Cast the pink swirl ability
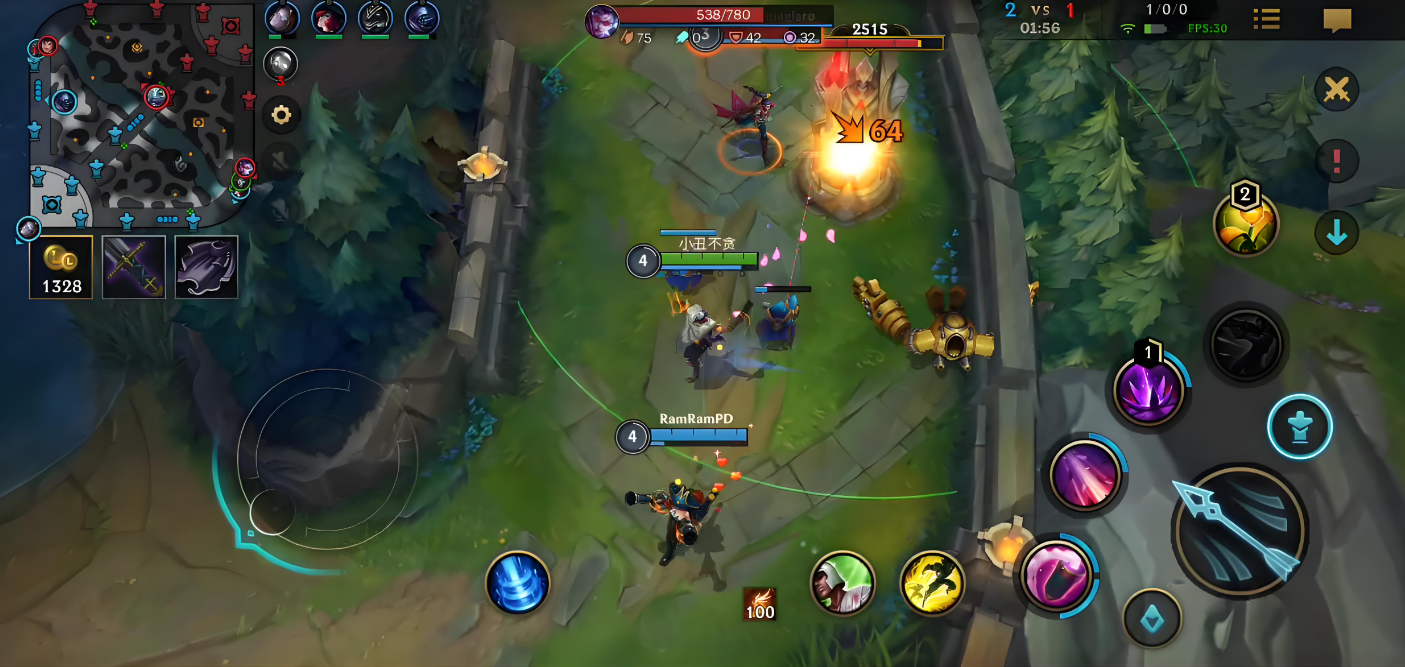Viewport: 1405px width, 667px height. pos(1056,575)
